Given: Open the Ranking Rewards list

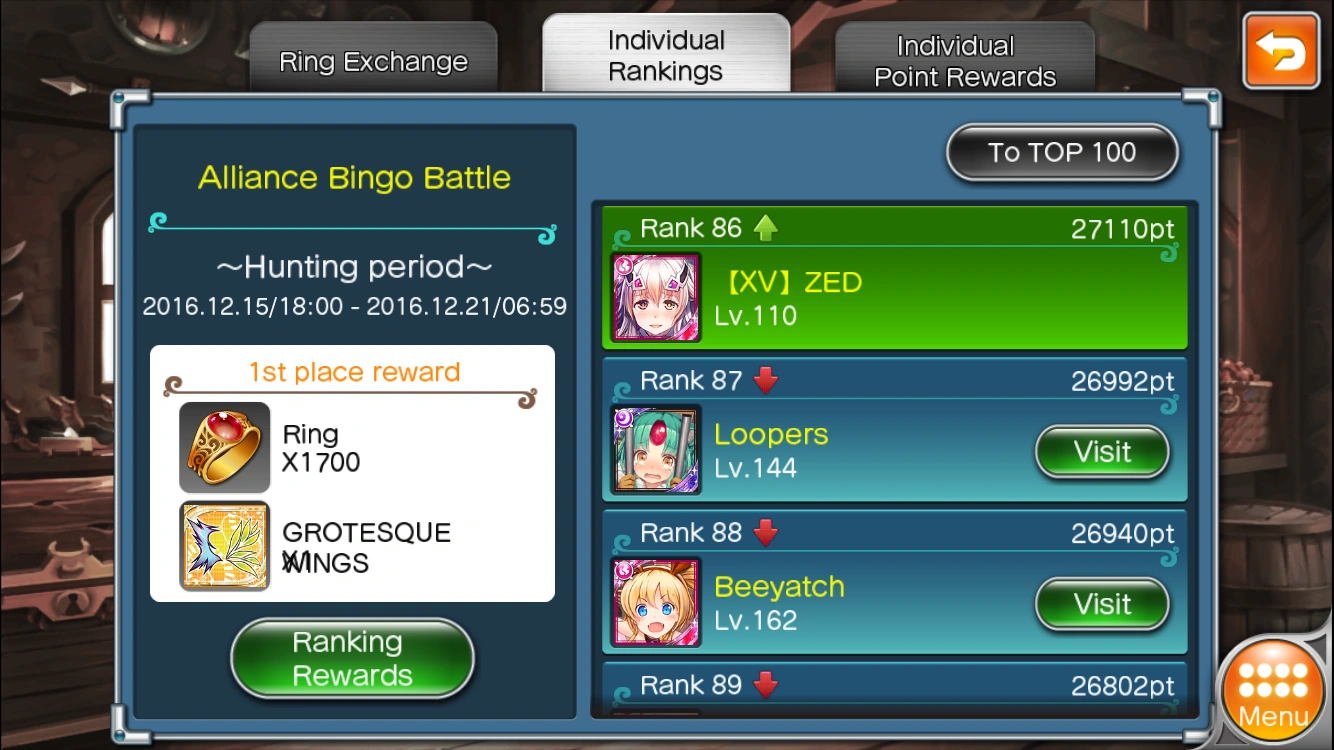Looking at the screenshot, I should (352, 658).
